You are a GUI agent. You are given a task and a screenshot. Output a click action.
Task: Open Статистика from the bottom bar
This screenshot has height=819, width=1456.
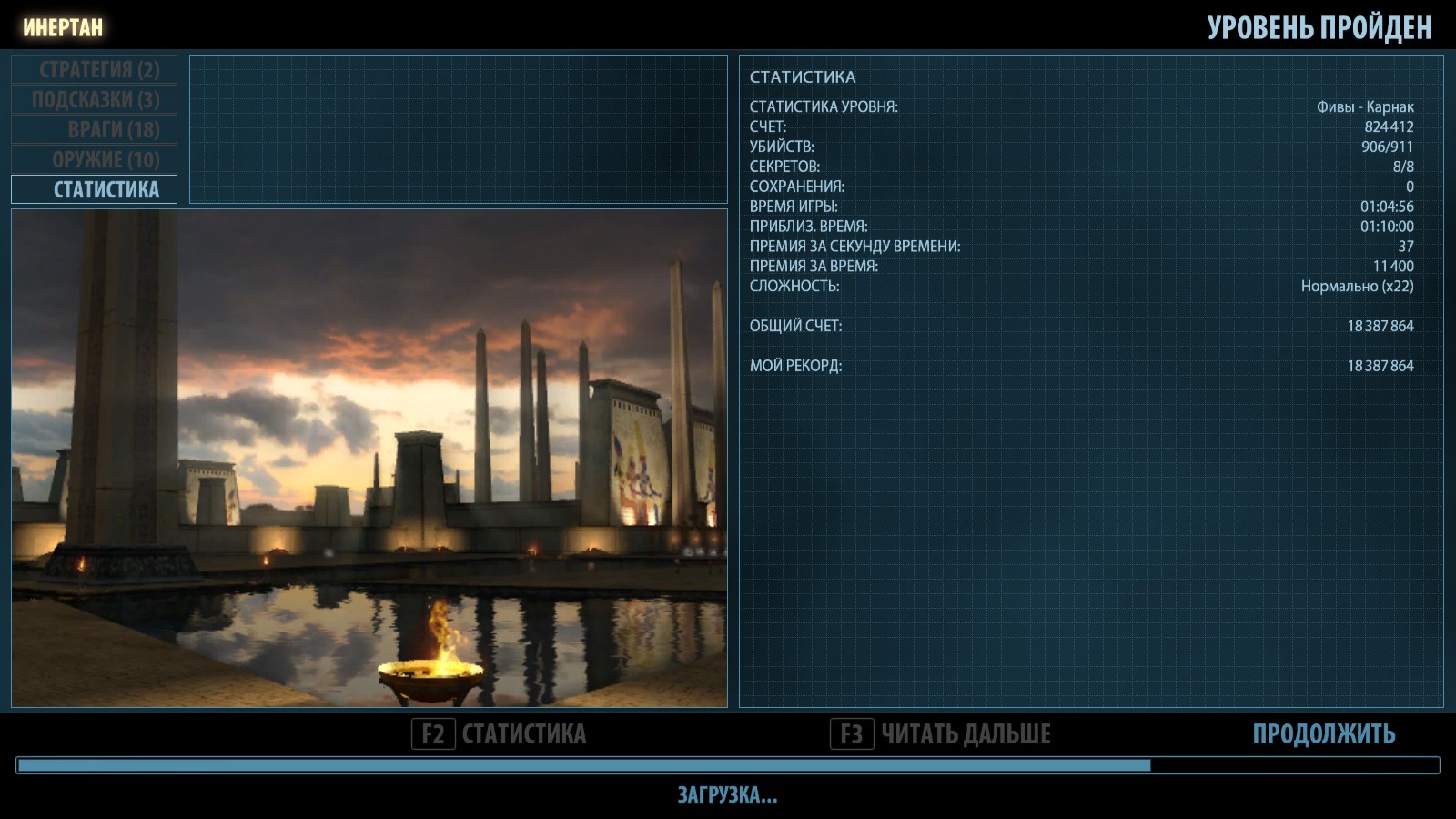tap(500, 734)
